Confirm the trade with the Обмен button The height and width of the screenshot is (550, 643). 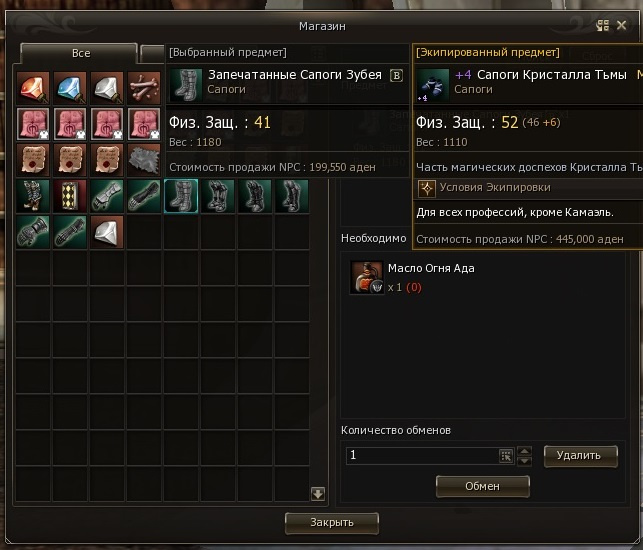(482, 485)
